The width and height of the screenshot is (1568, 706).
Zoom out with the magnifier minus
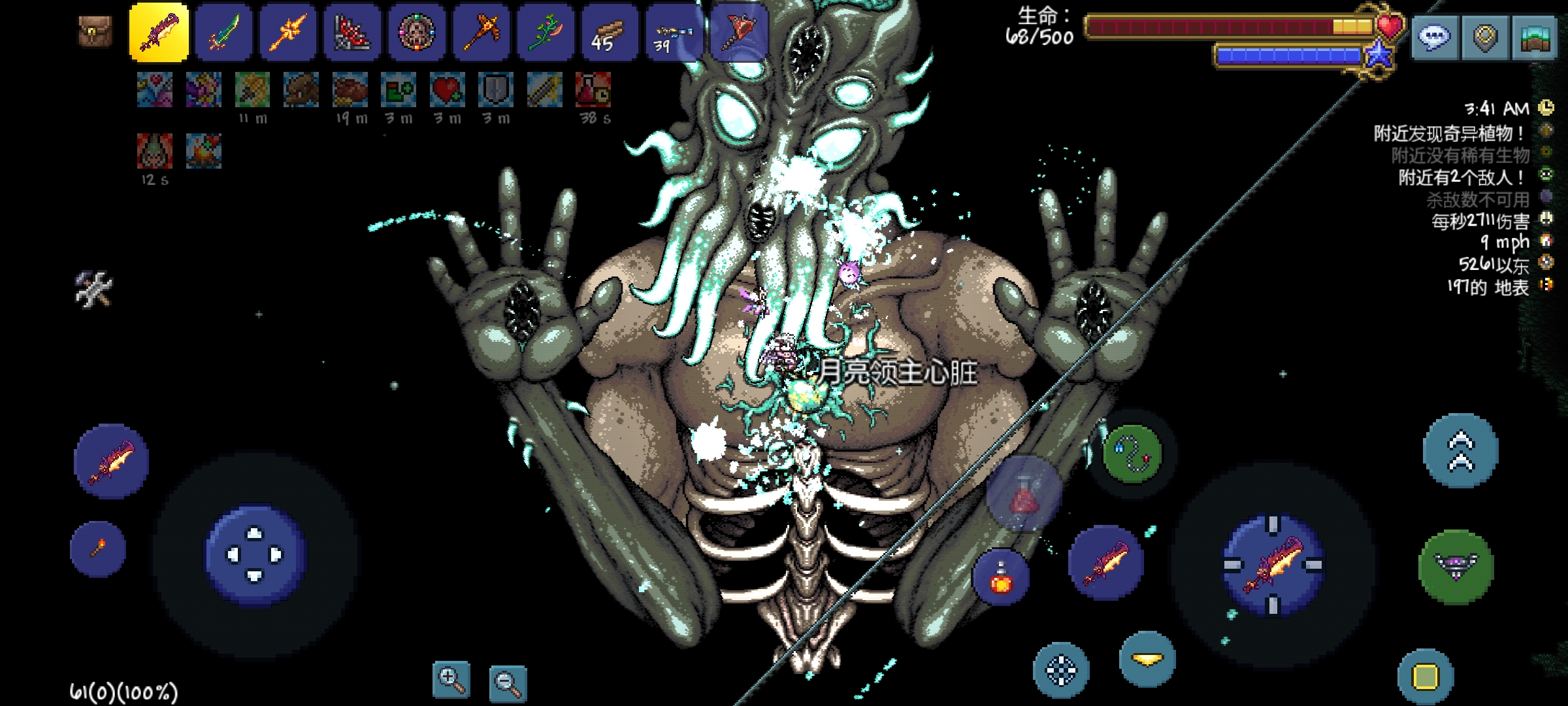pos(508,683)
